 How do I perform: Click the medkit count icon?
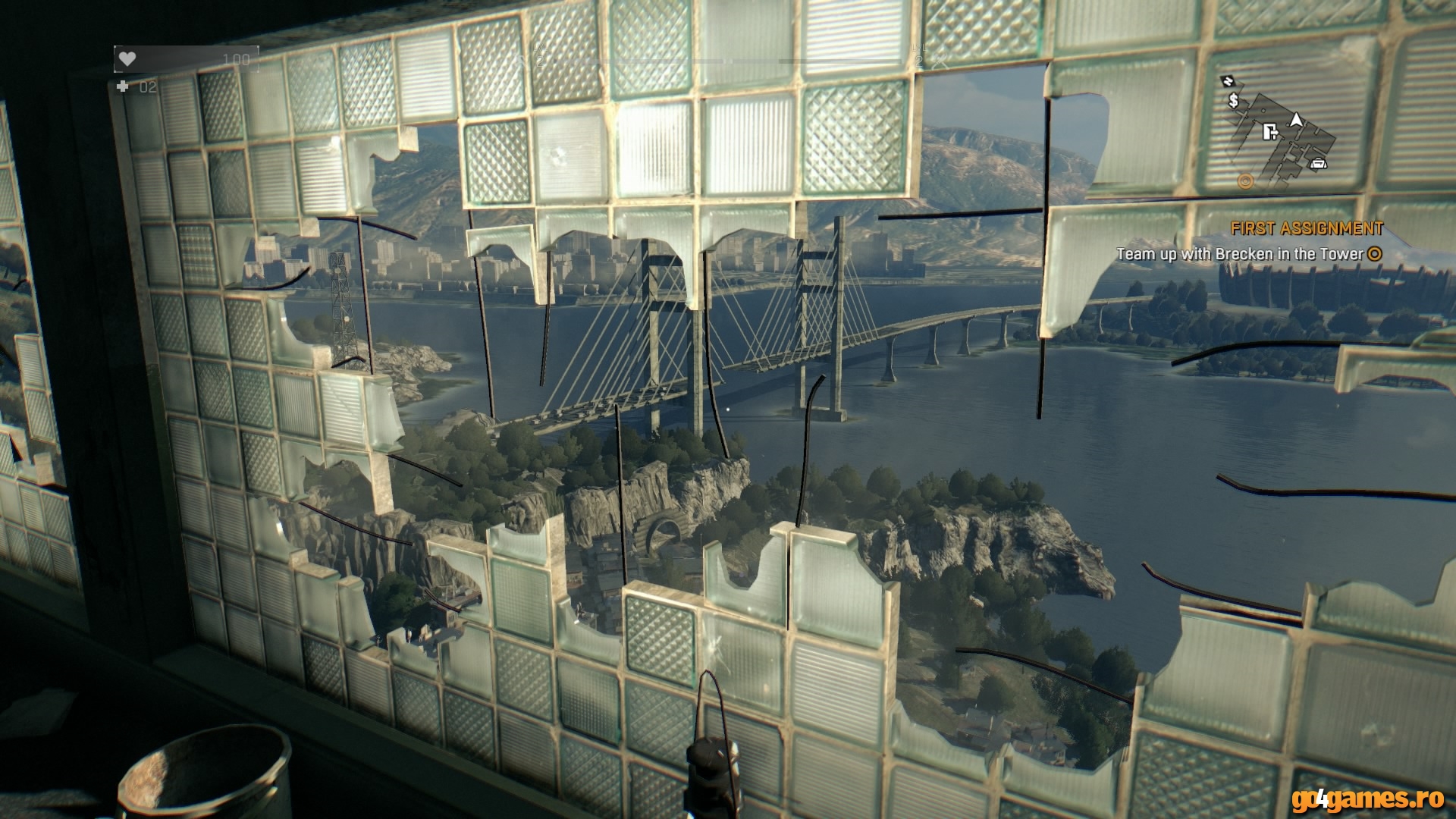[123, 87]
